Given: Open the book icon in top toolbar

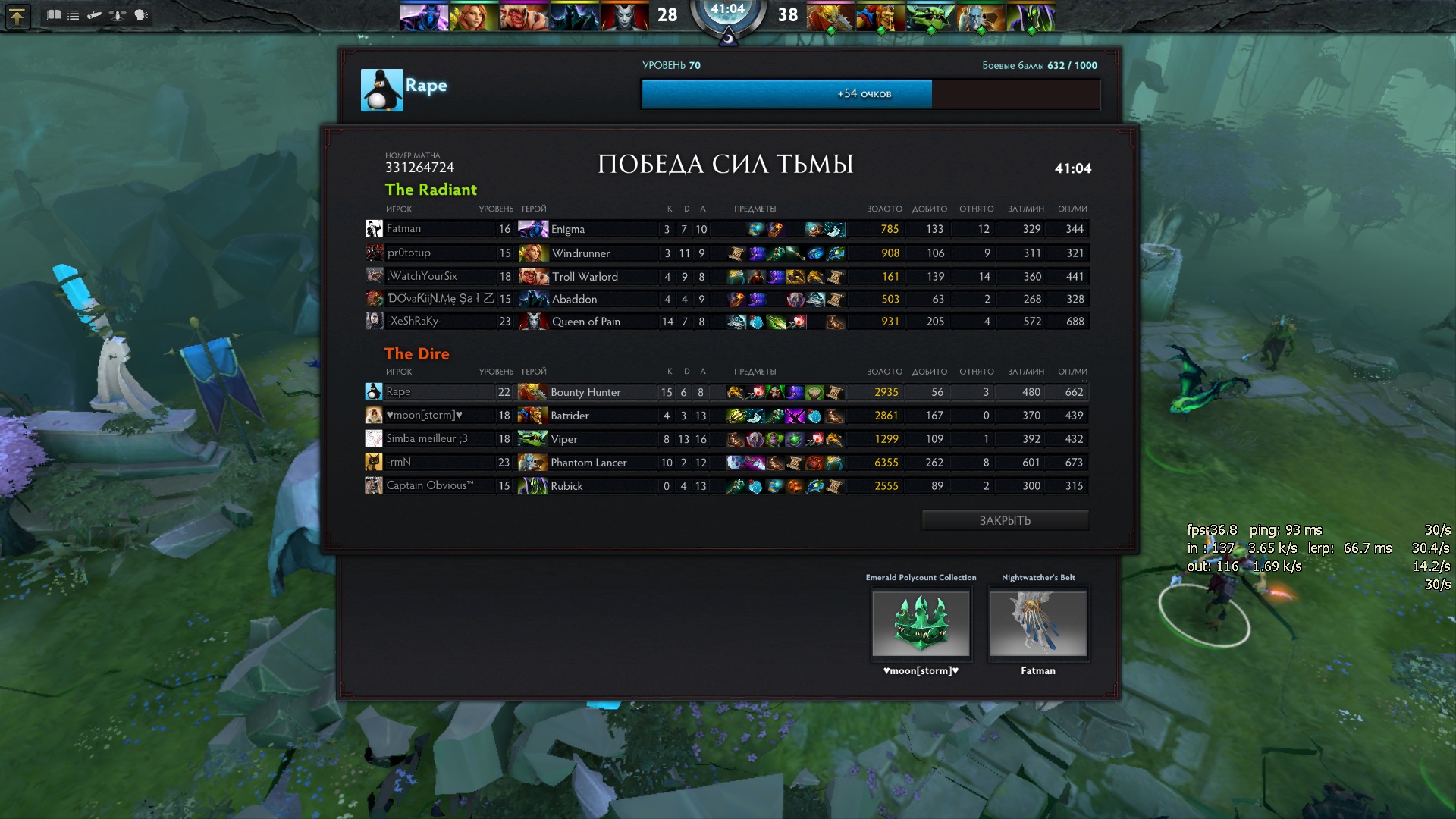Looking at the screenshot, I should click(x=54, y=15).
